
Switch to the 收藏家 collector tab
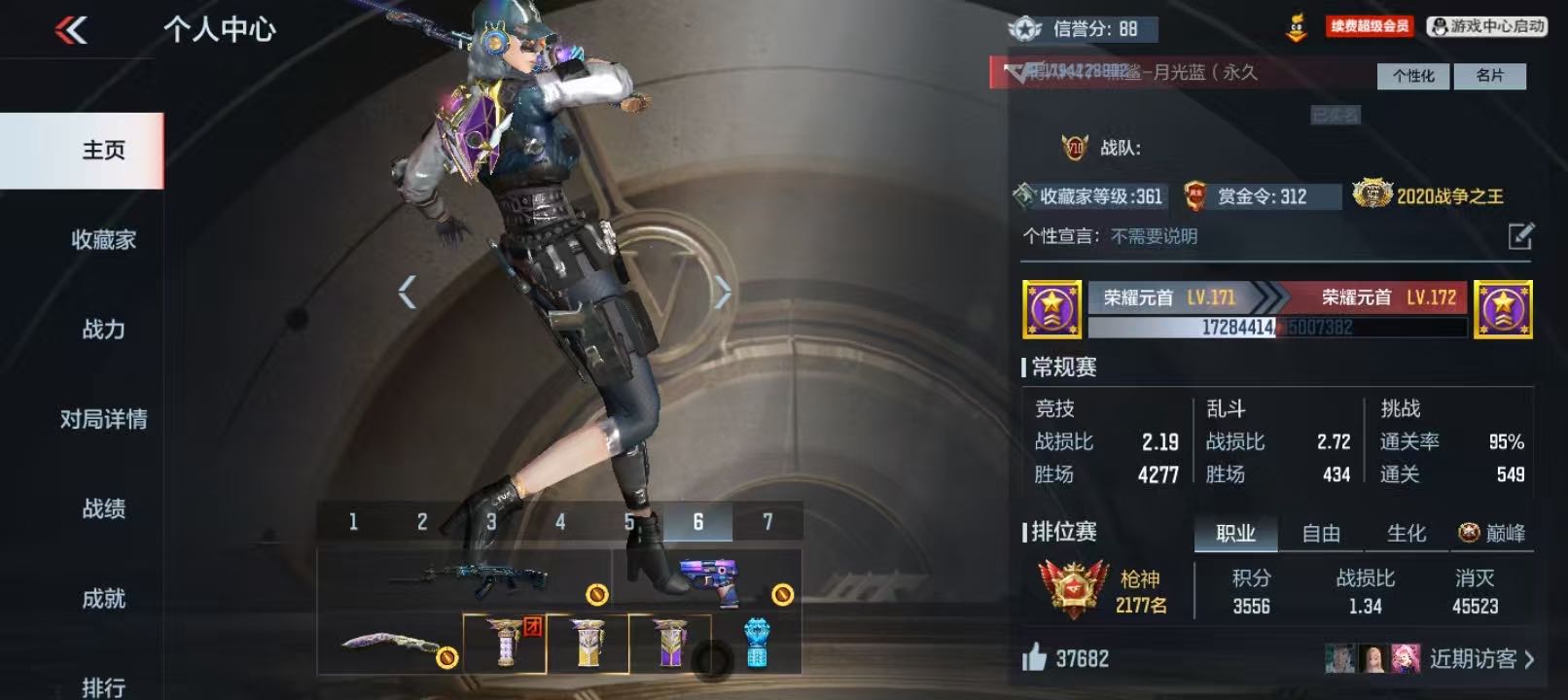(103, 240)
